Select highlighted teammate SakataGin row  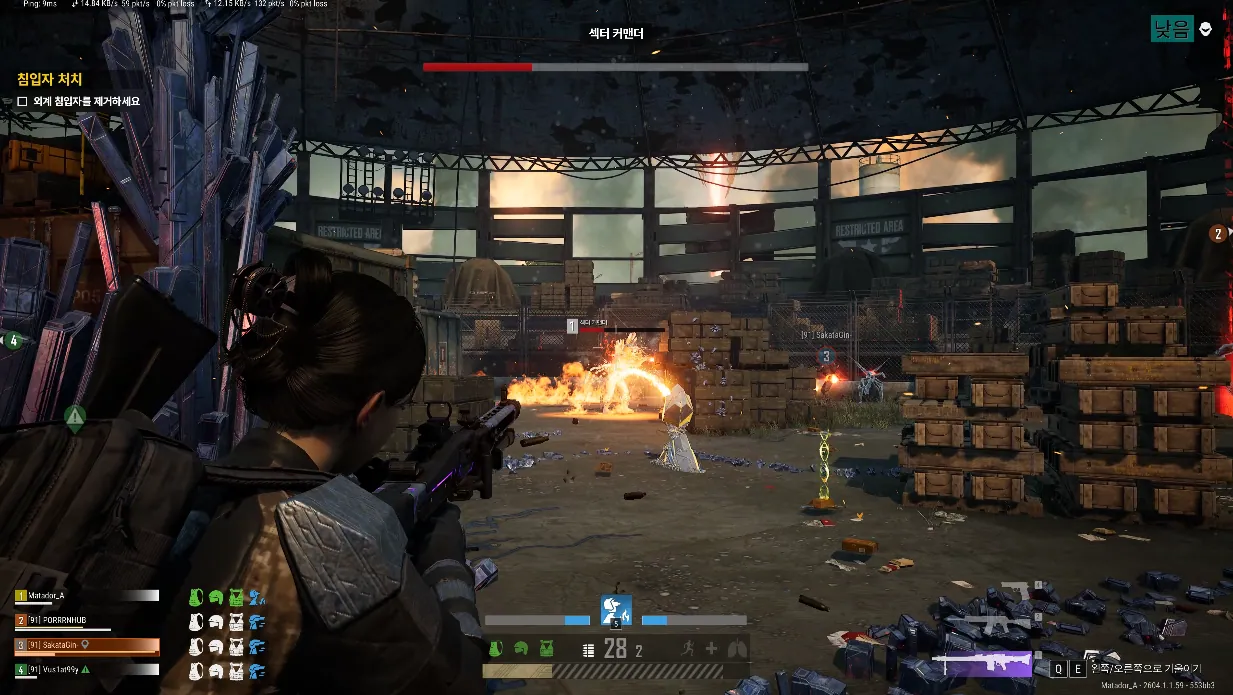coord(86,645)
